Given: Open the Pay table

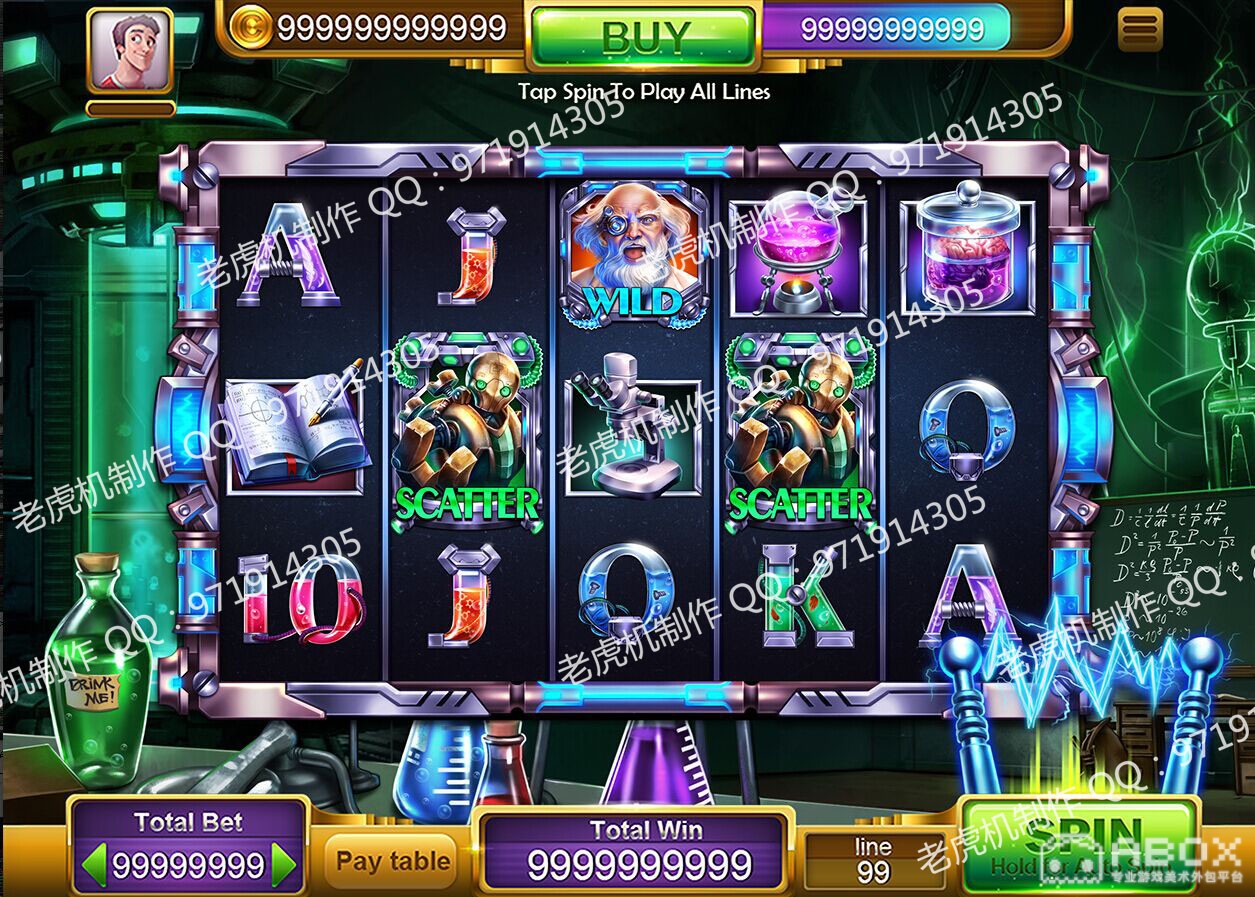Looking at the screenshot, I should click(x=392, y=861).
